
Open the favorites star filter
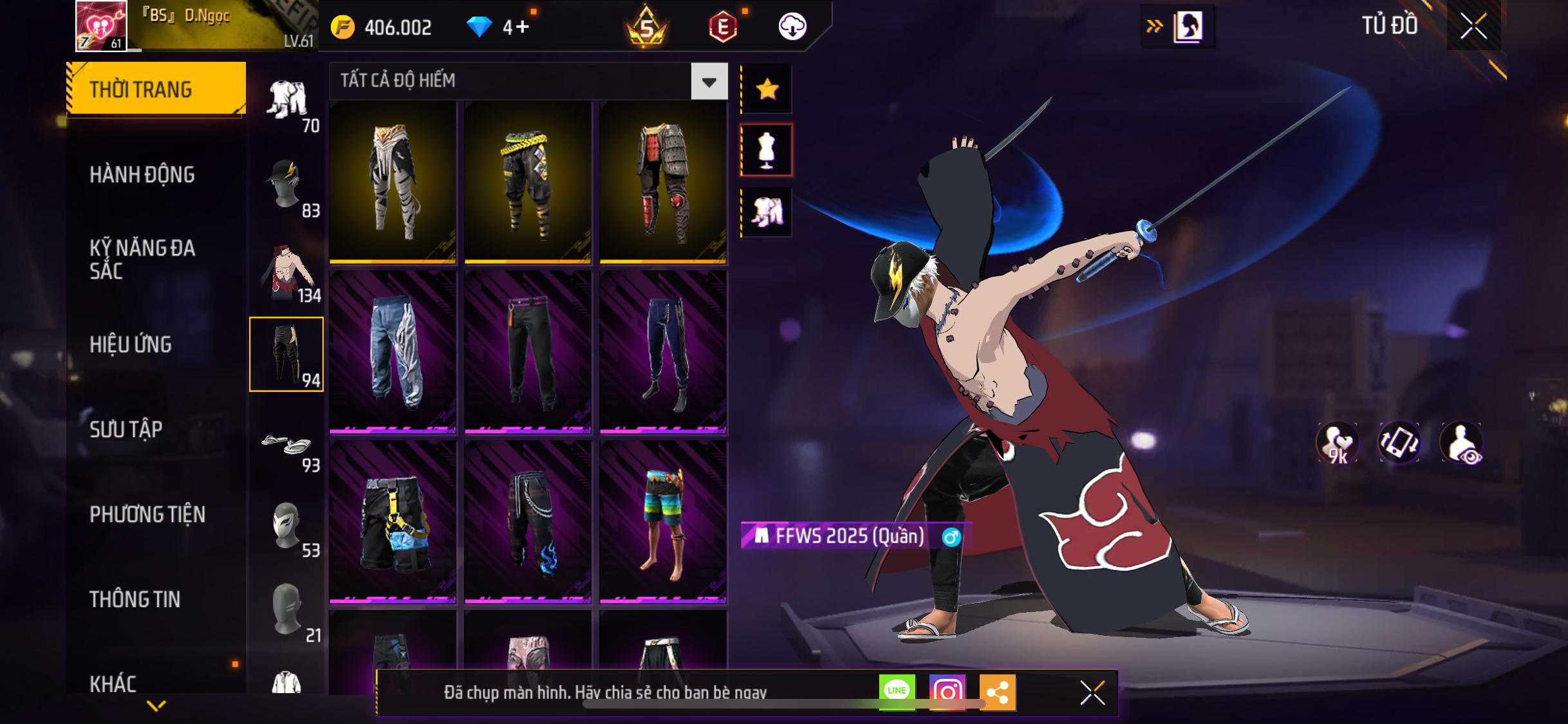tap(767, 89)
